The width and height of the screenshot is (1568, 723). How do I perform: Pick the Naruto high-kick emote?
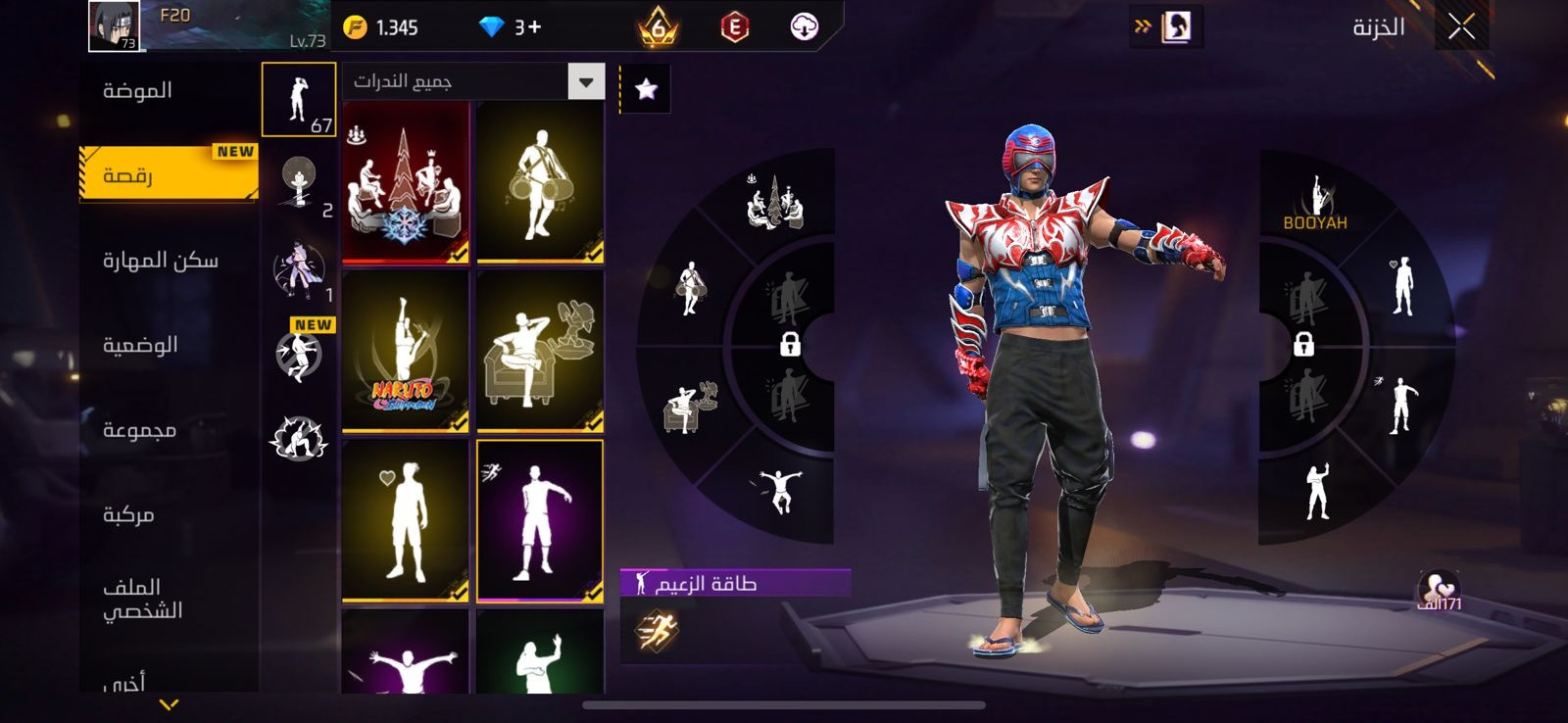pyautogui.click(x=406, y=353)
